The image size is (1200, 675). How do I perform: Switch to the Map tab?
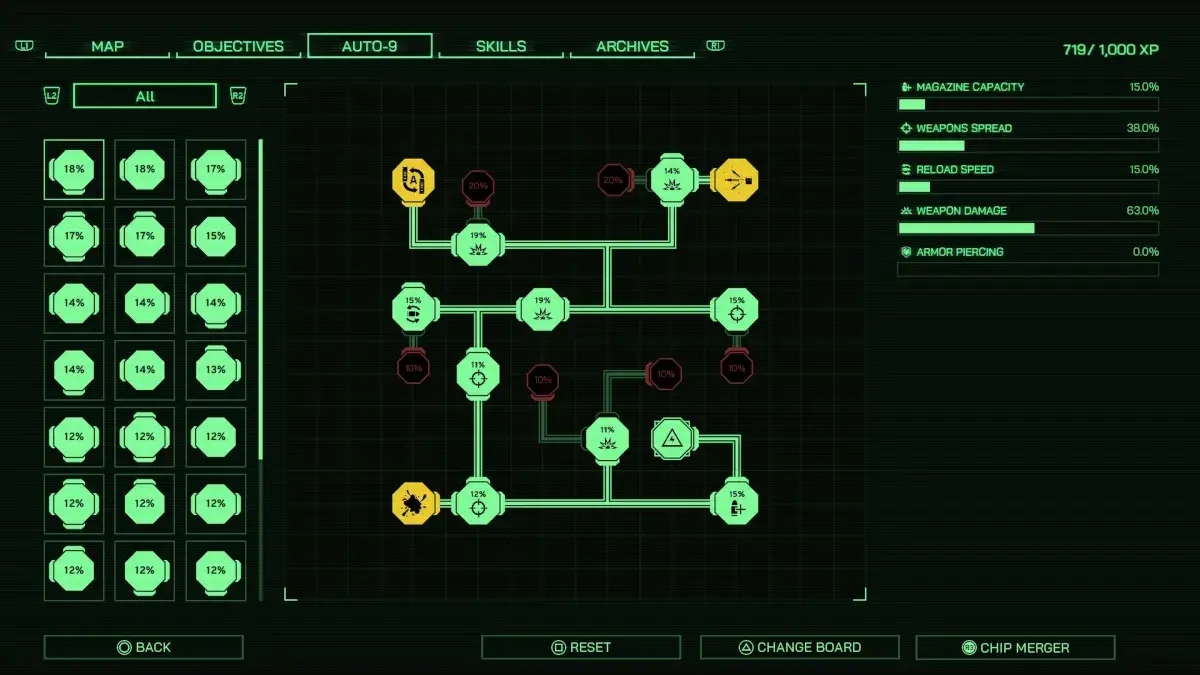(107, 46)
